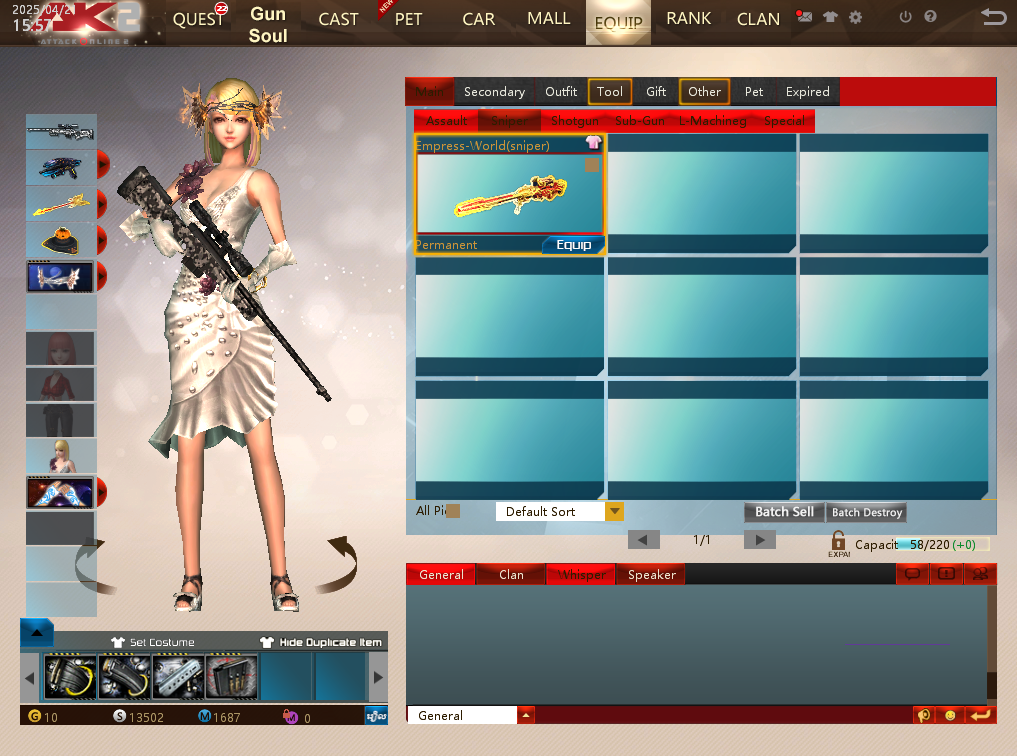Viewport: 1017px width, 756px height.
Task: Open the MALL shop
Action: (x=548, y=19)
